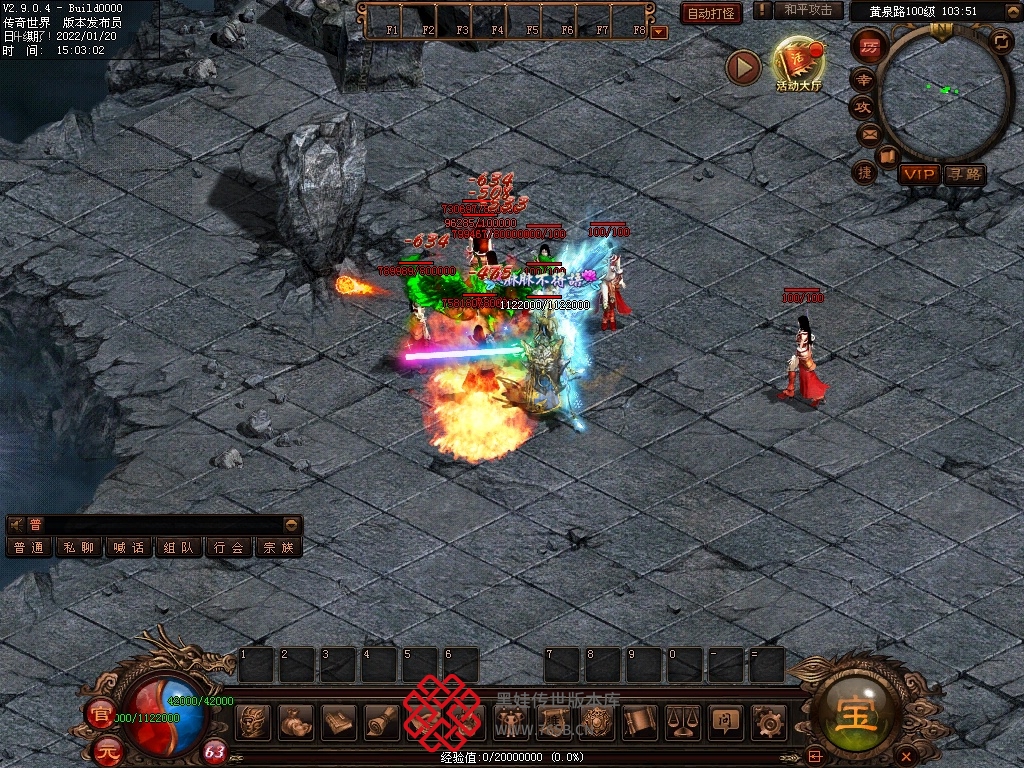1024x768 pixels.
Task: Switch to the 私聊 private chat tab
Action: tap(79, 548)
